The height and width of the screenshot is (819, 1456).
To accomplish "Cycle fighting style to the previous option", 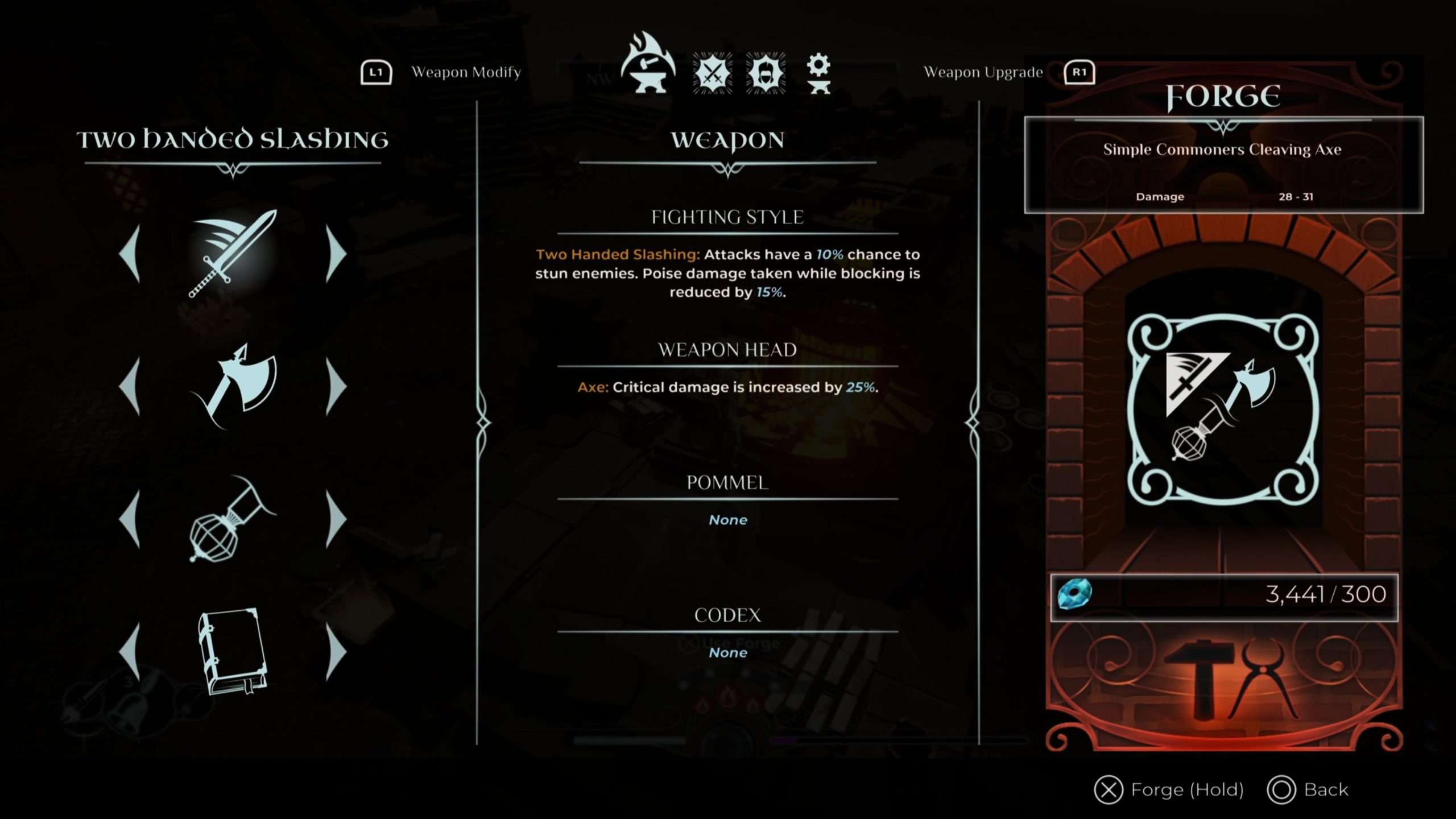I will point(130,254).
